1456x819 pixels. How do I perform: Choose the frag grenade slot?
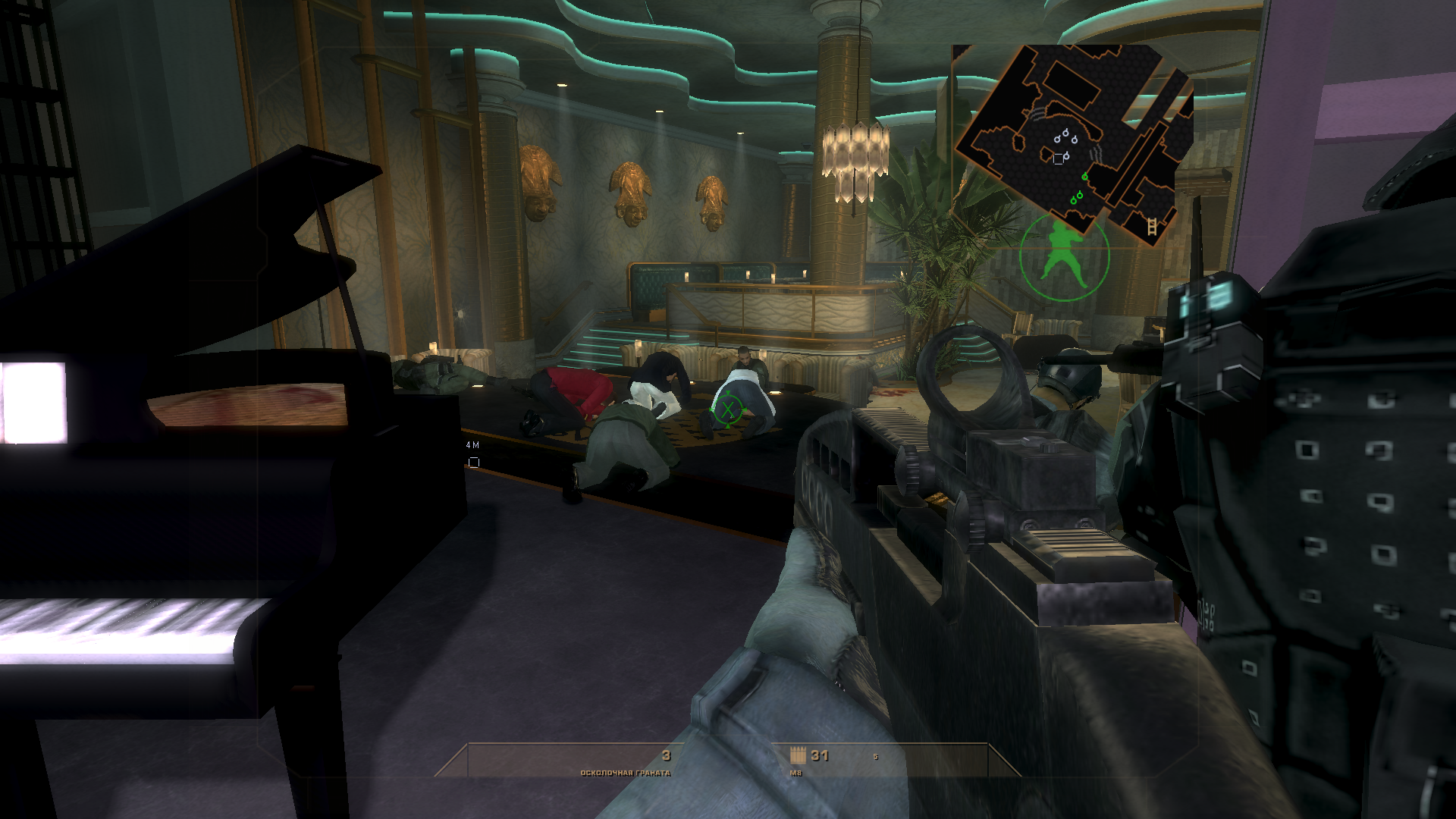[626, 761]
